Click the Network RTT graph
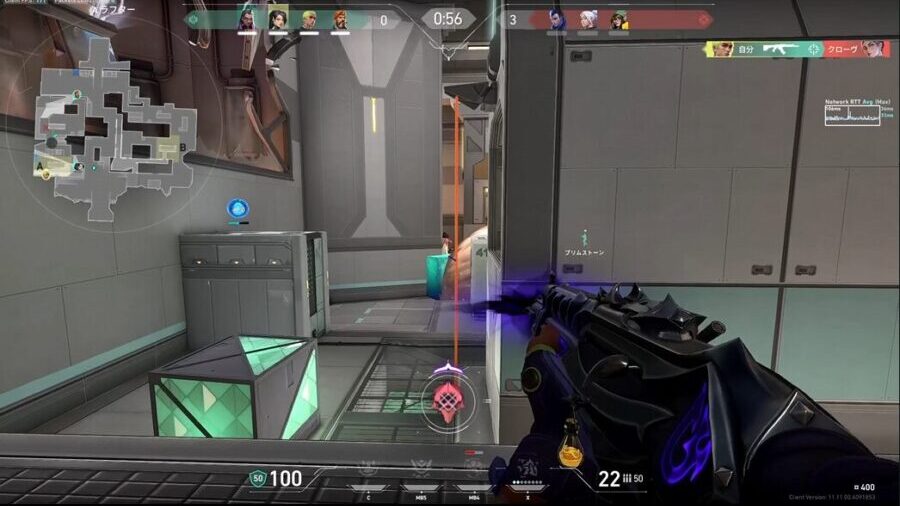 coord(852,115)
